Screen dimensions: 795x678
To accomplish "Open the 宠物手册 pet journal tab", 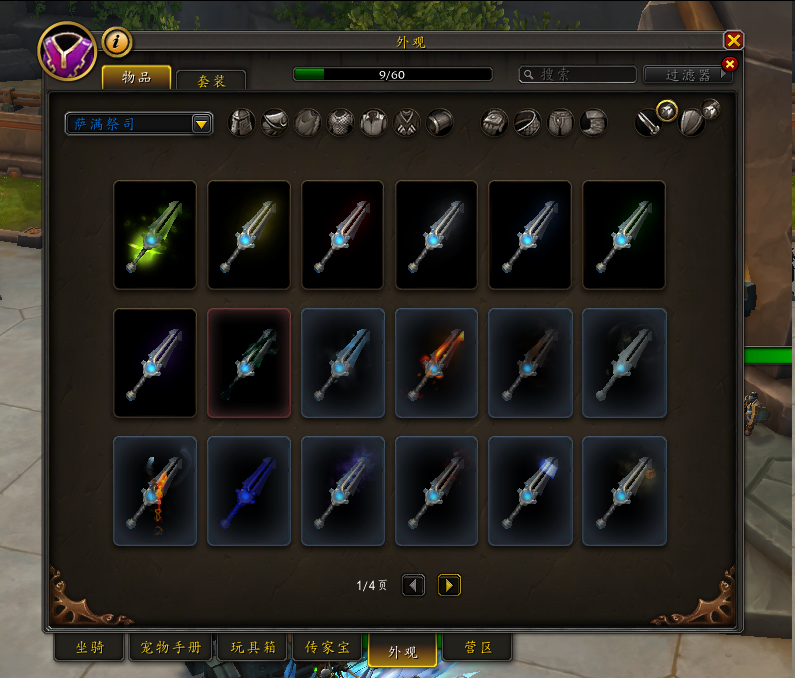I will pos(168,648).
